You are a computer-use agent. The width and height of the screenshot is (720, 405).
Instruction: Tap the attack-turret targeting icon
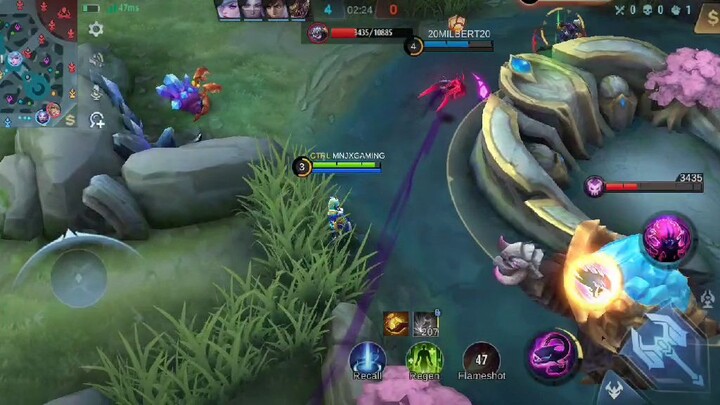point(708,298)
